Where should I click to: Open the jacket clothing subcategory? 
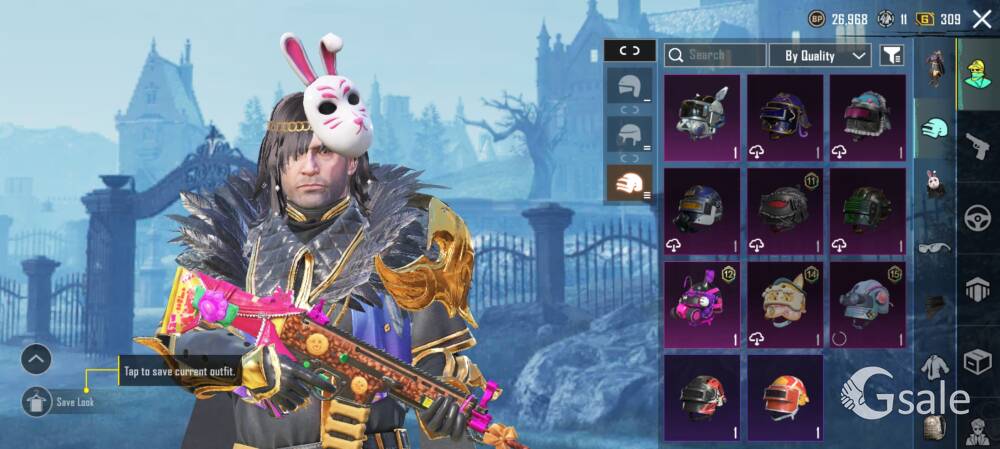click(x=935, y=368)
